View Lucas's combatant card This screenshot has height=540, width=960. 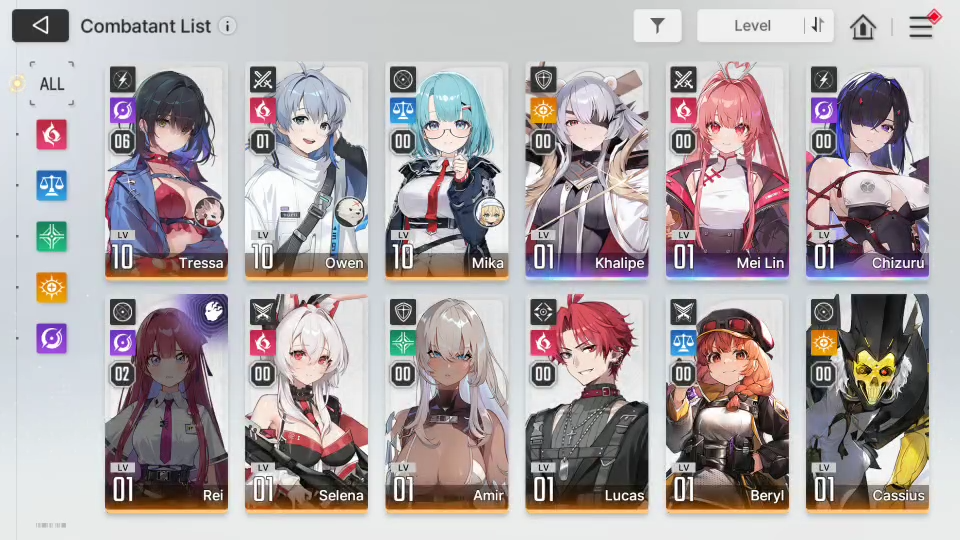[x=587, y=402]
